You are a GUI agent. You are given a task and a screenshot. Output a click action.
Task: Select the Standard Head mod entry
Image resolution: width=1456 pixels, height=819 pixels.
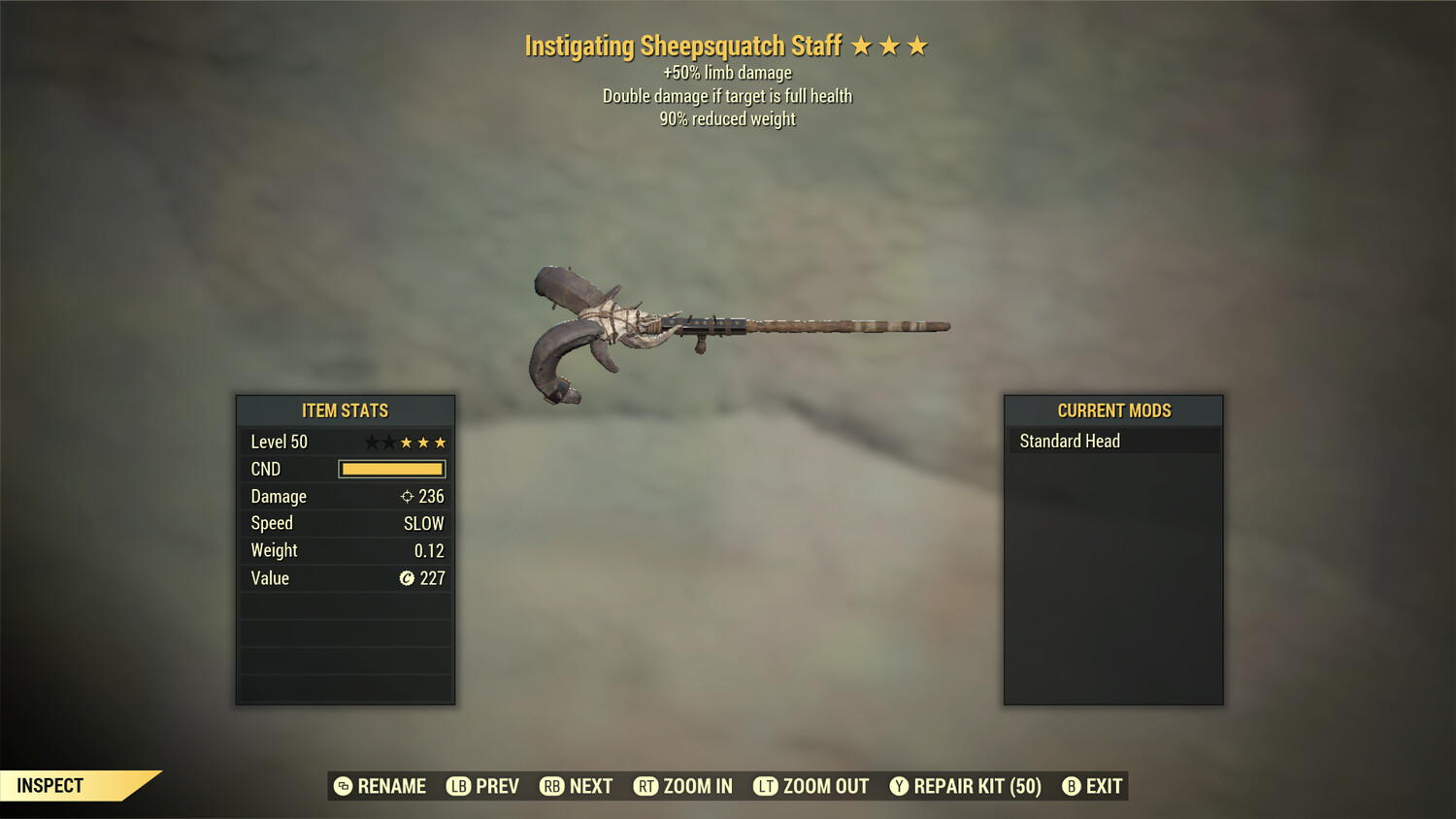(x=1112, y=442)
